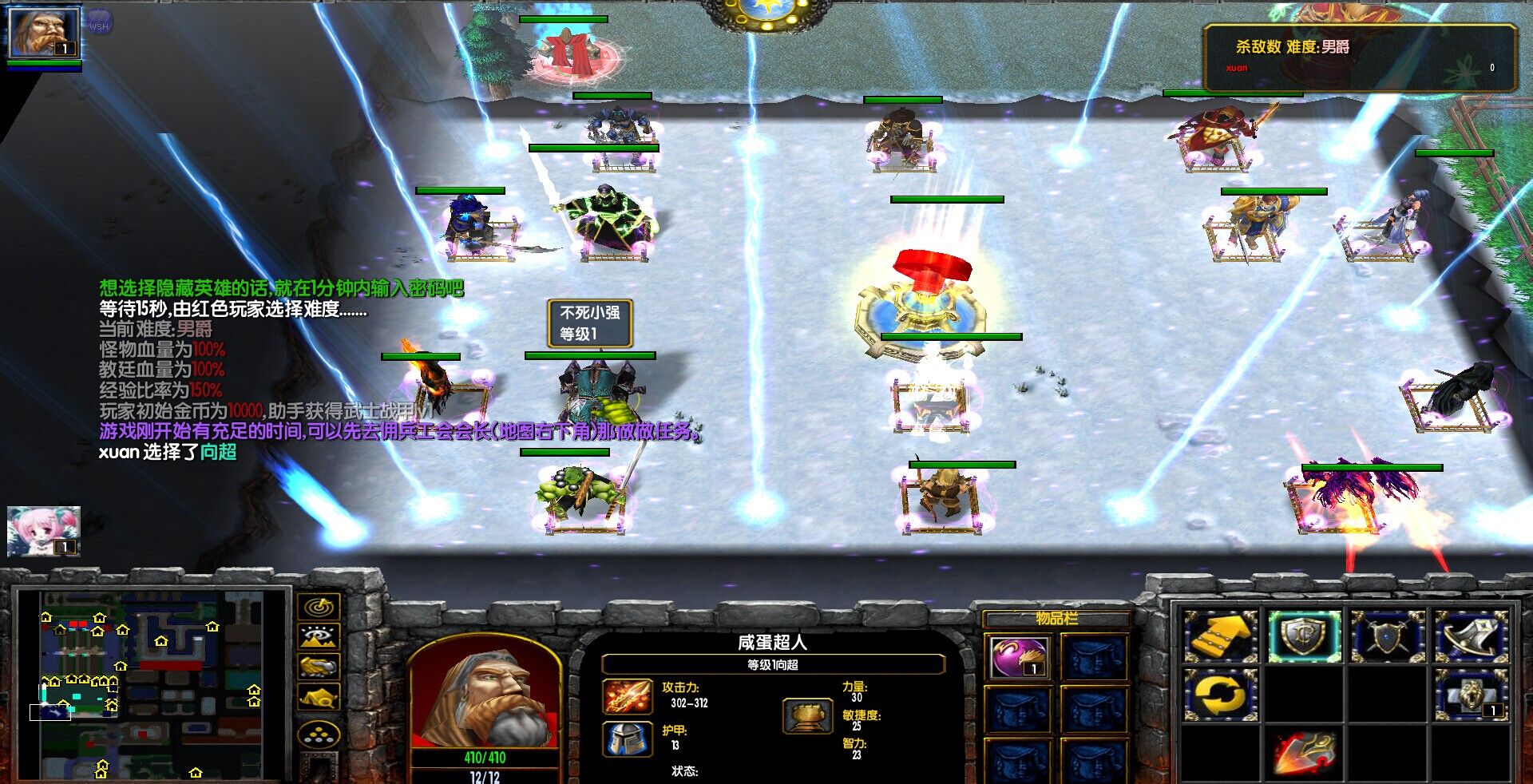Toggle minimap terrain display eye button
Screen dimensions: 1533x784
point(319,636)
